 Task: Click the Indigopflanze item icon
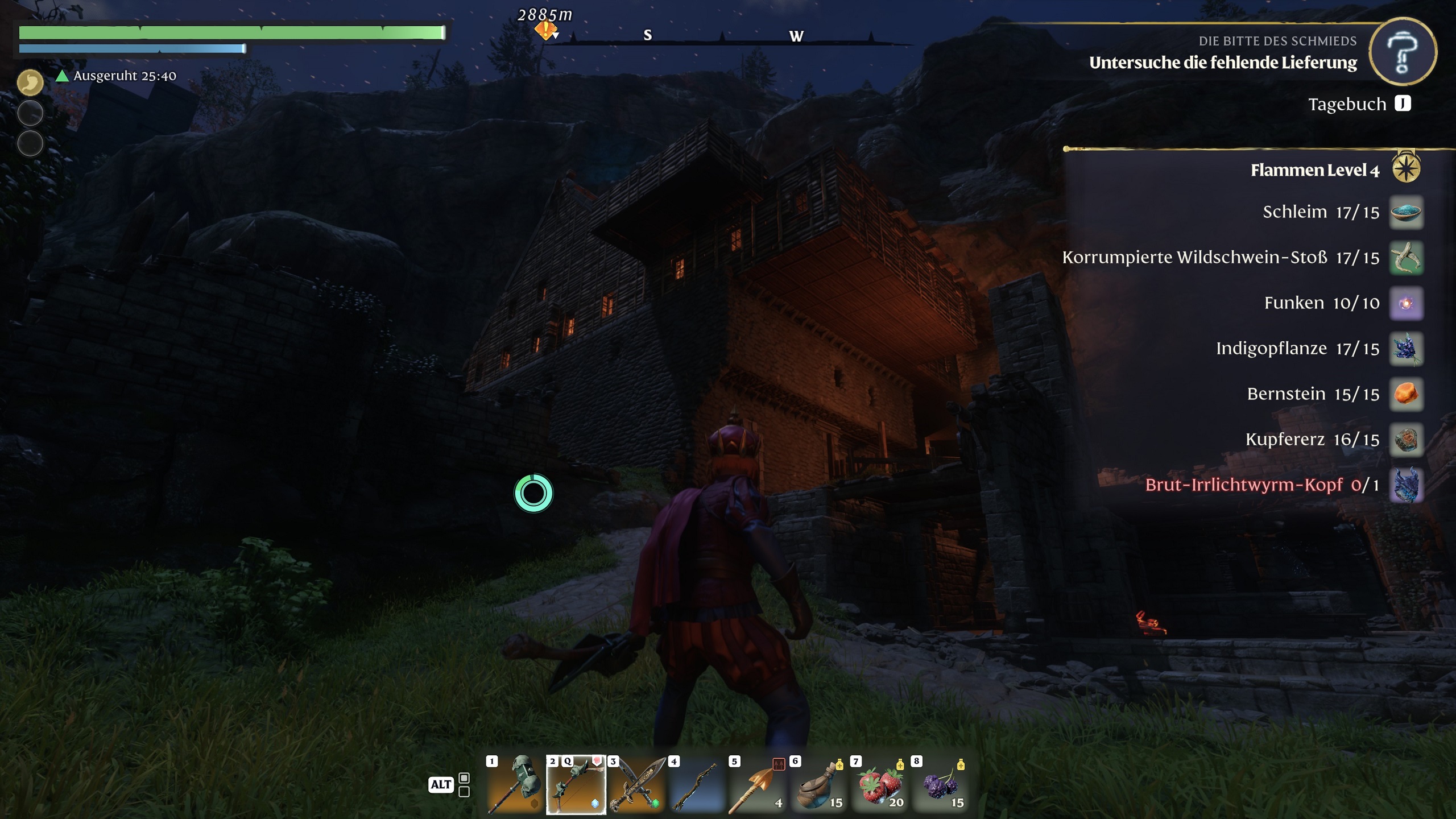(1406, 349)
